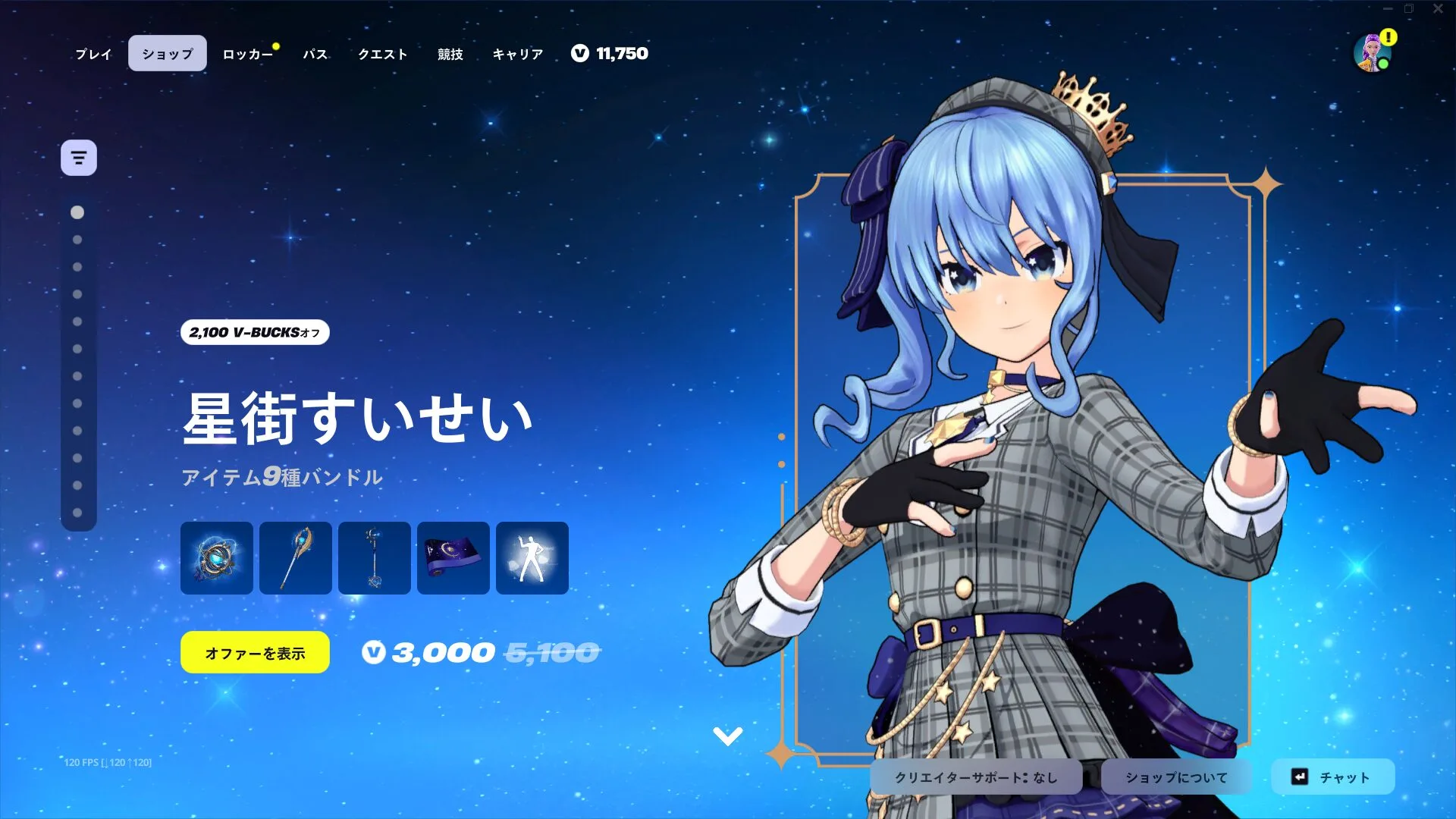Click the 2,100 V-BUCKSオフ discount badge
1456x819 pixels.
[x=254, y=332]
